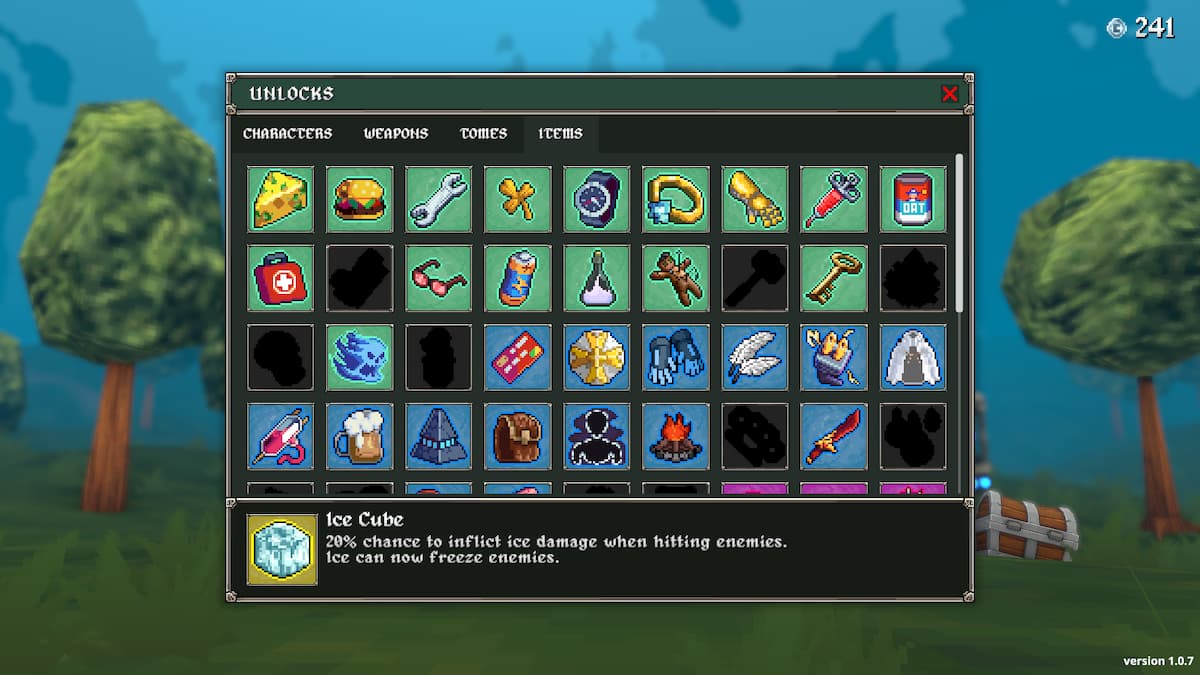
Task: Select the Items tab
Action: 560,134
